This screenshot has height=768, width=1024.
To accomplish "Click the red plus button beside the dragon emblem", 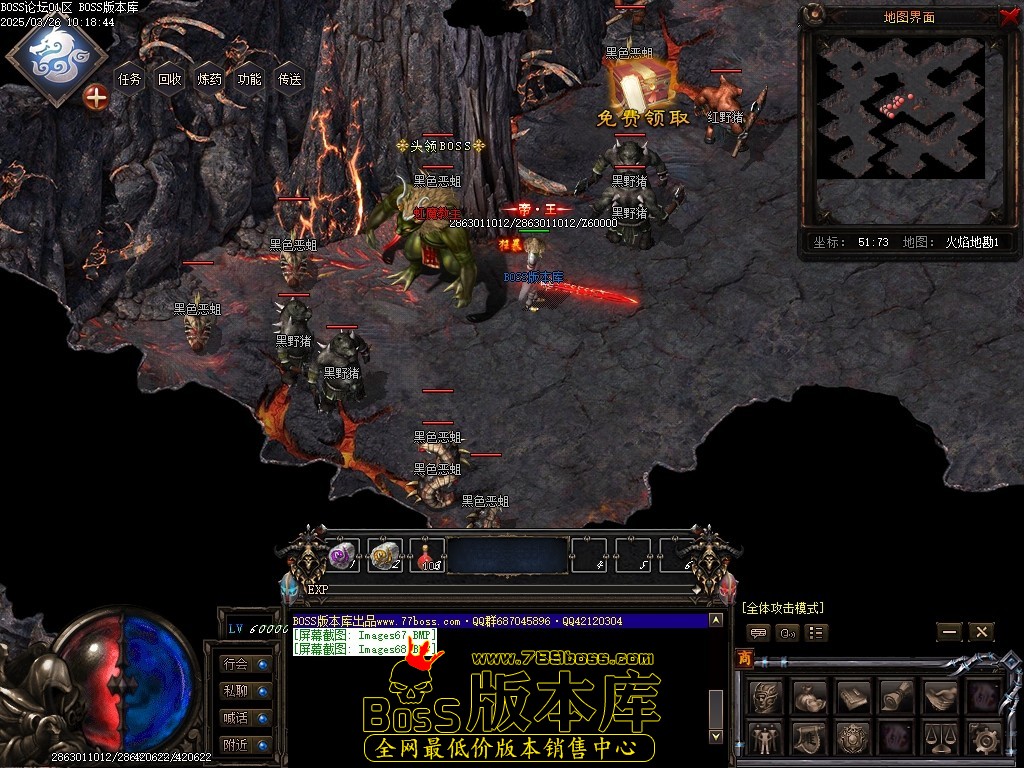I will click(96, 97).
